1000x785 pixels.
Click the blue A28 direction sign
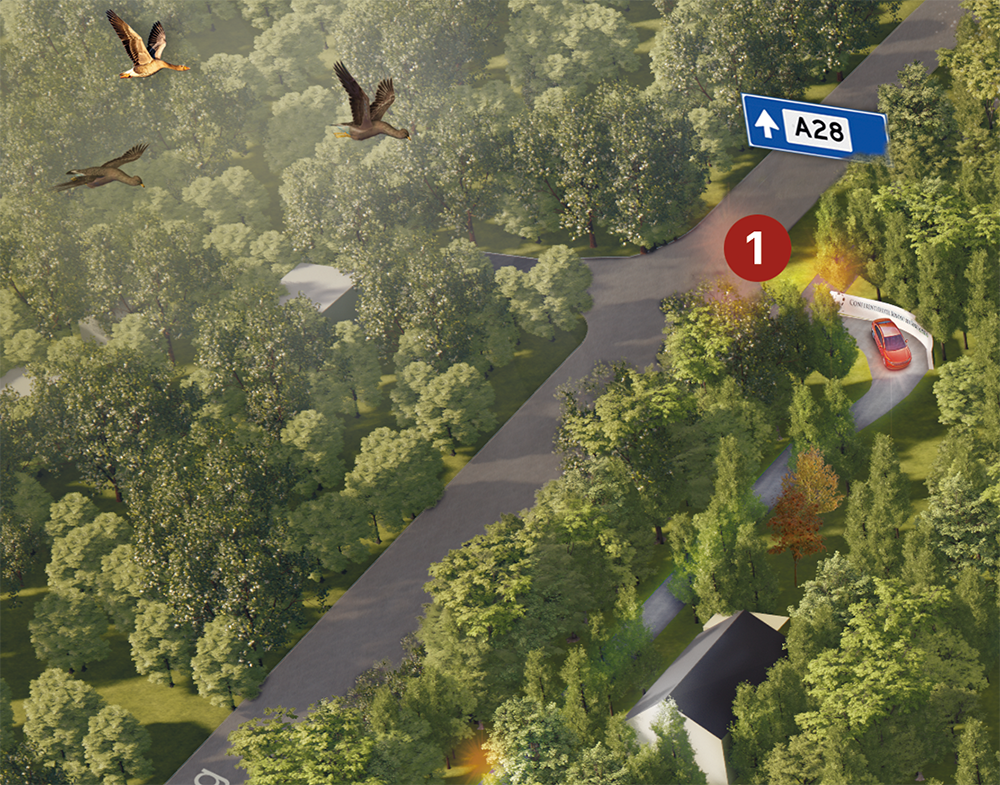point(814,127)
